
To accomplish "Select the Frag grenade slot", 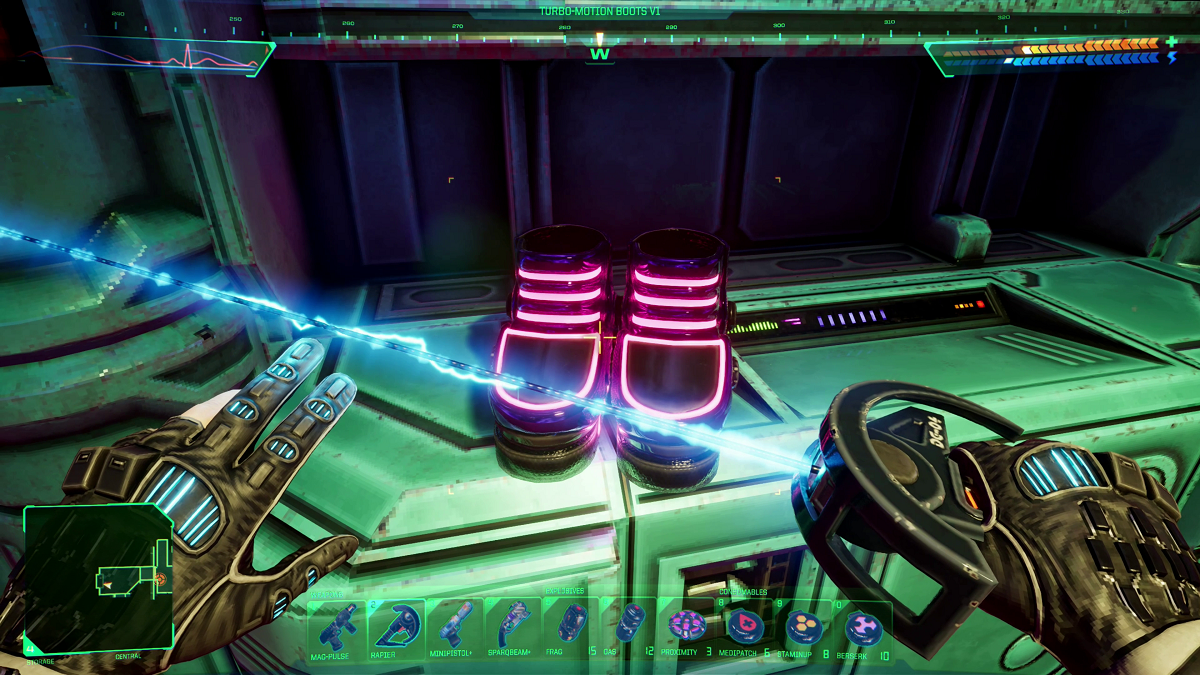I will pyautogui.click(x=572, y=626).
